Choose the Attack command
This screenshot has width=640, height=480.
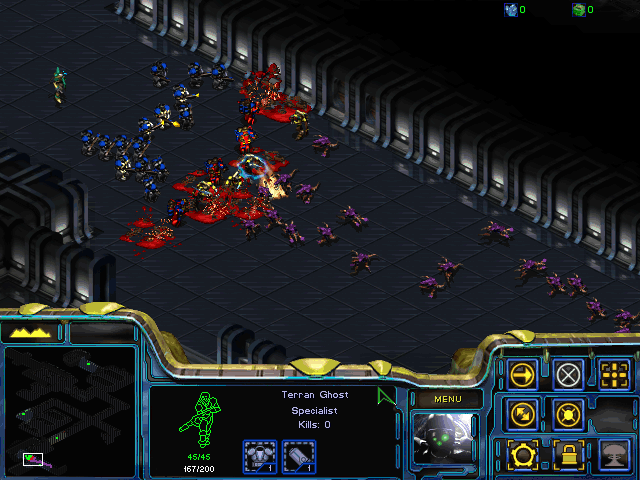tap(616, 375)
